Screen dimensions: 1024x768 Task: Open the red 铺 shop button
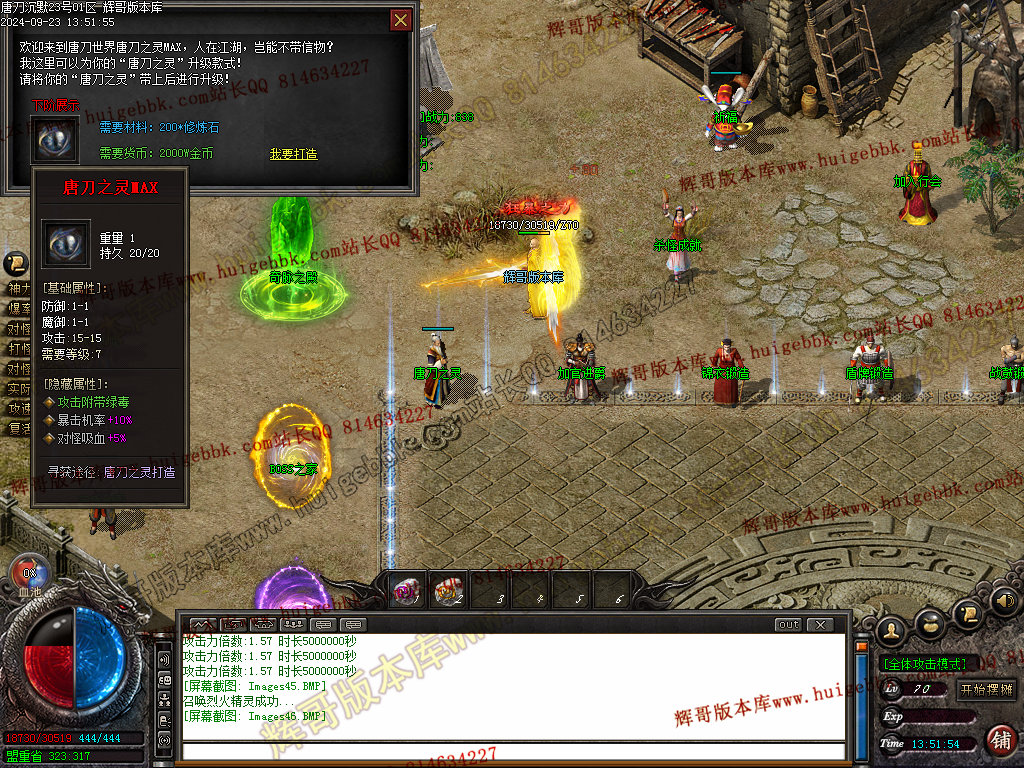tap(999, 740)
